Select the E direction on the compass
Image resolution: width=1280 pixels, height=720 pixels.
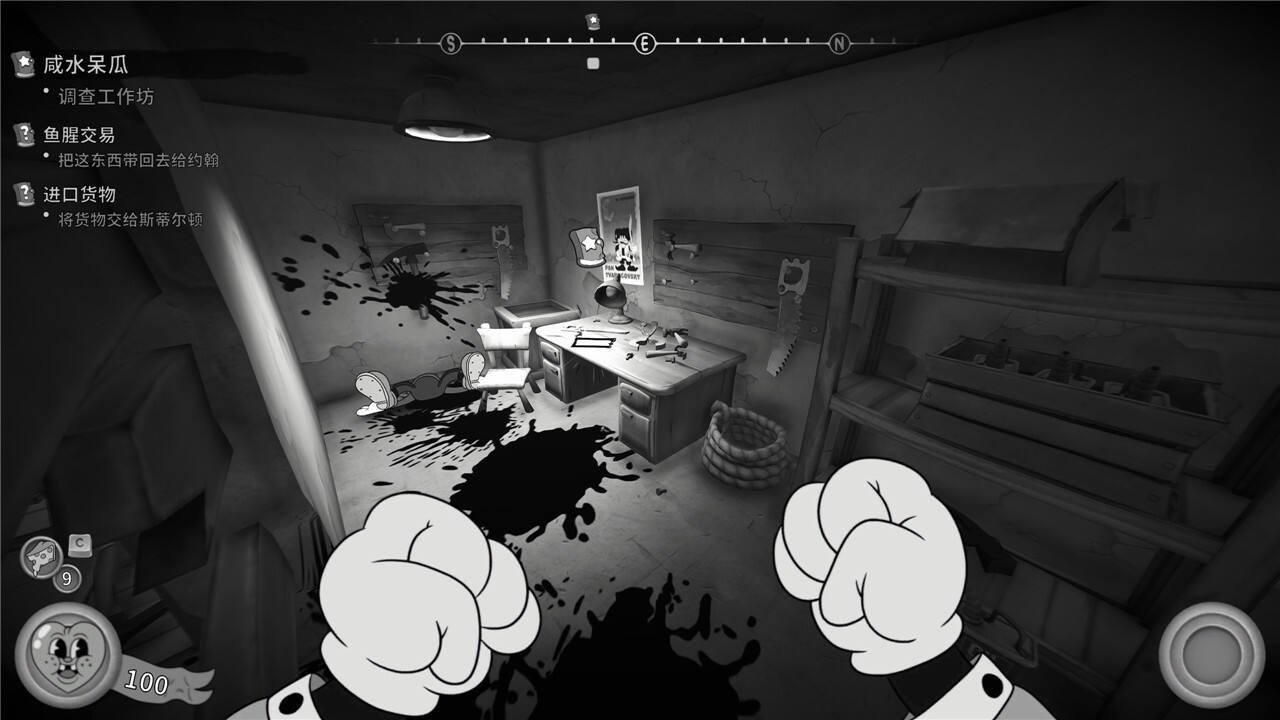tap(645, 43)
